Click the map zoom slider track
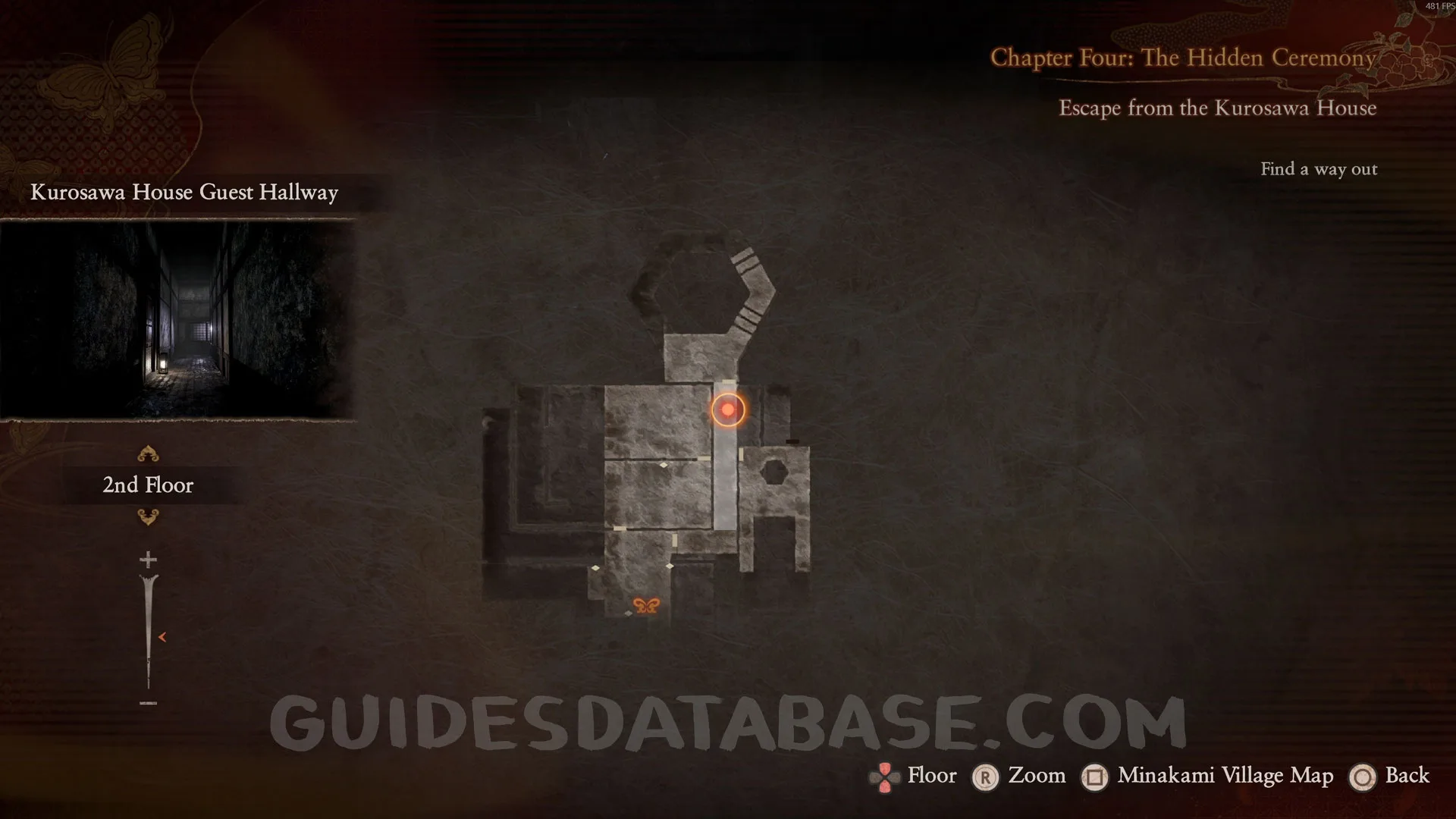This screenshot has height=819, width=1456. point(148,629)
